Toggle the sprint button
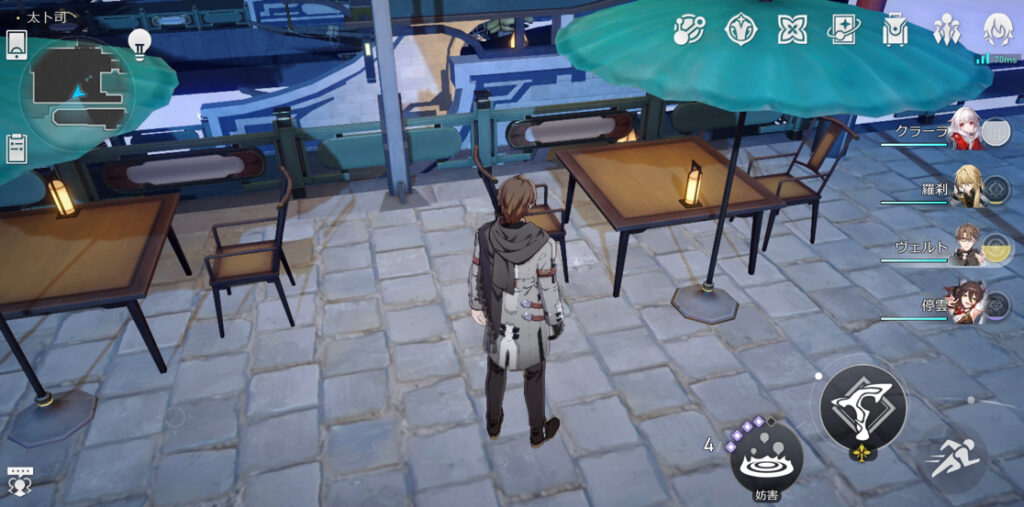The width and height of the screenshot is (1024, 507). [951, 460]
